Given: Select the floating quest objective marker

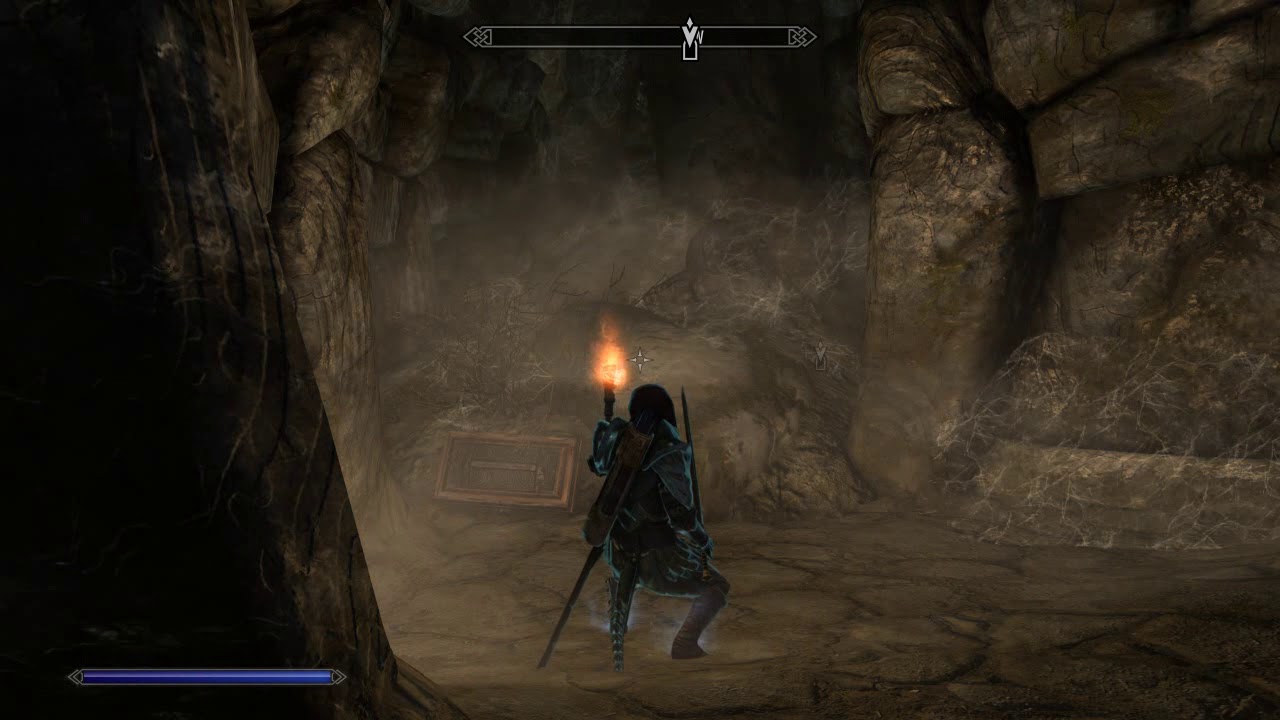Looking at the screenshot, I should pyautogui.click(x=820, y=355).
